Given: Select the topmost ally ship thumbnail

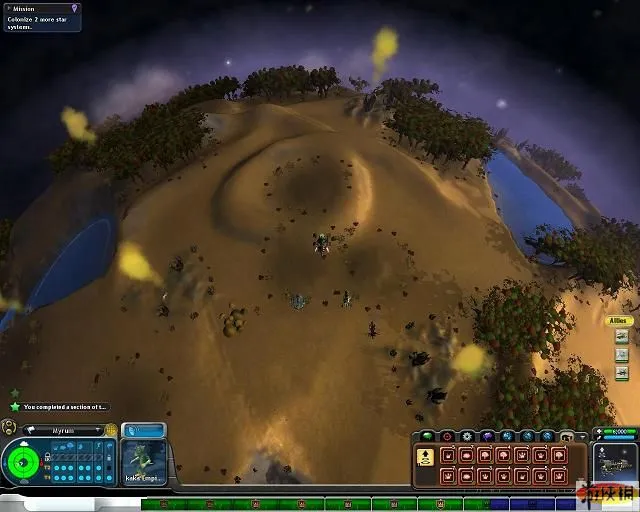Looking at the screenshot, I should [621, 337].
